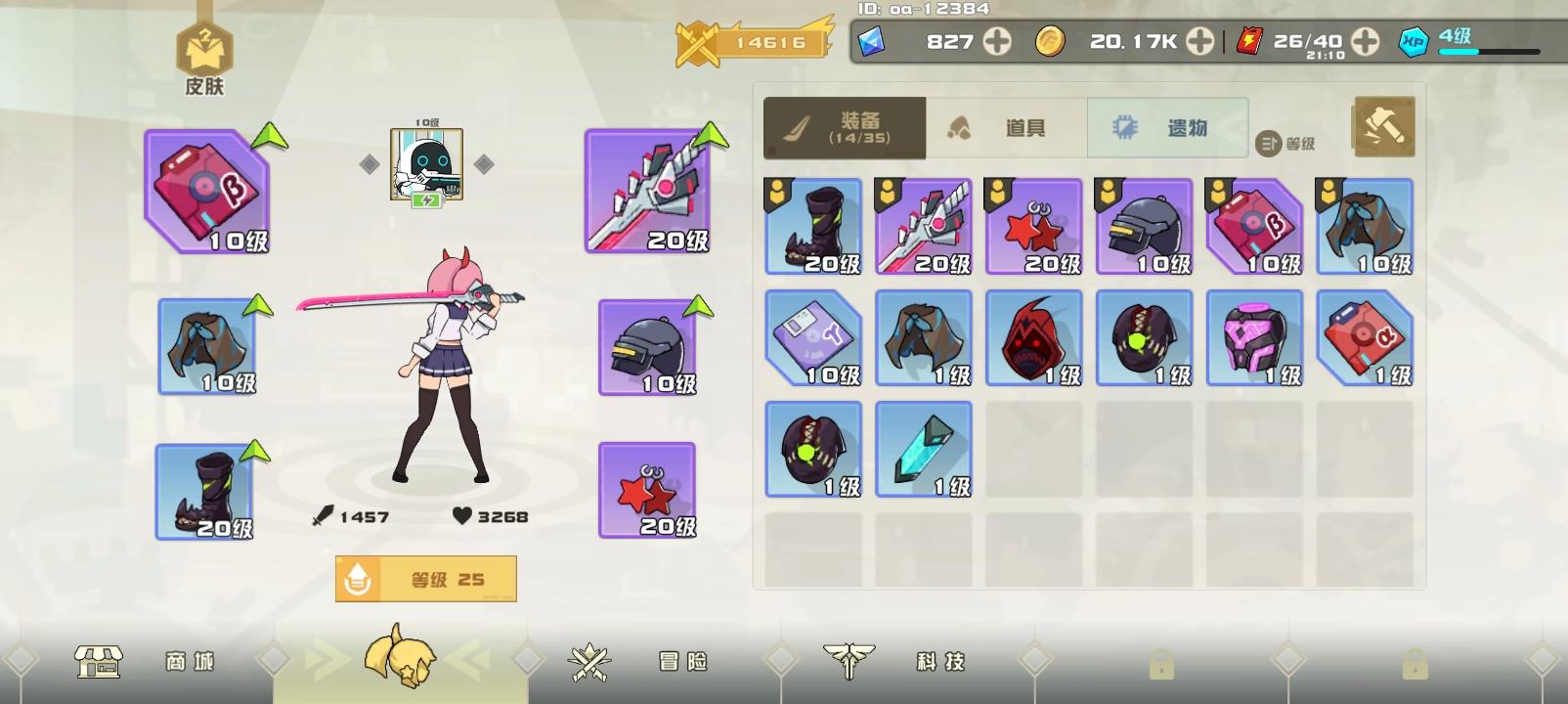Tap the sword attack stat icon showing 1457

pos(324,514)
